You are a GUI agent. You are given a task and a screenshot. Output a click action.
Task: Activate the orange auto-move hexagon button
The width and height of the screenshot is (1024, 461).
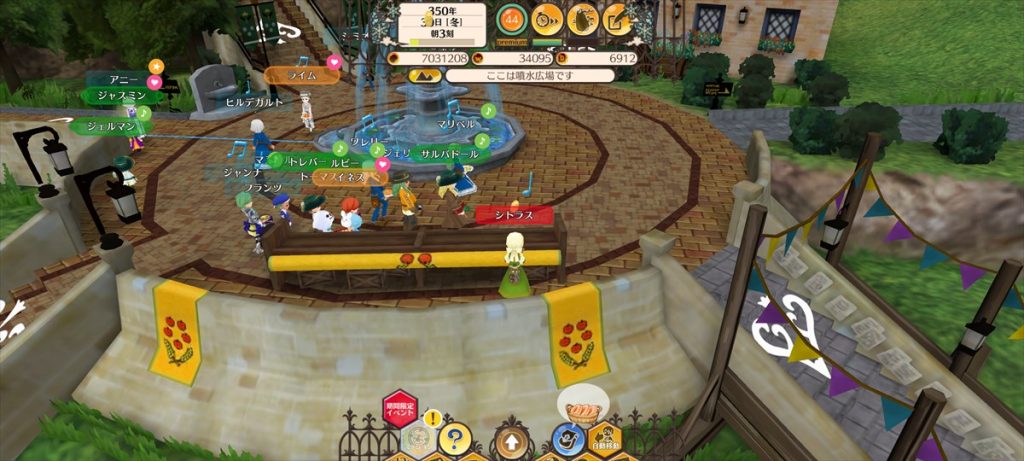[605, 438]
